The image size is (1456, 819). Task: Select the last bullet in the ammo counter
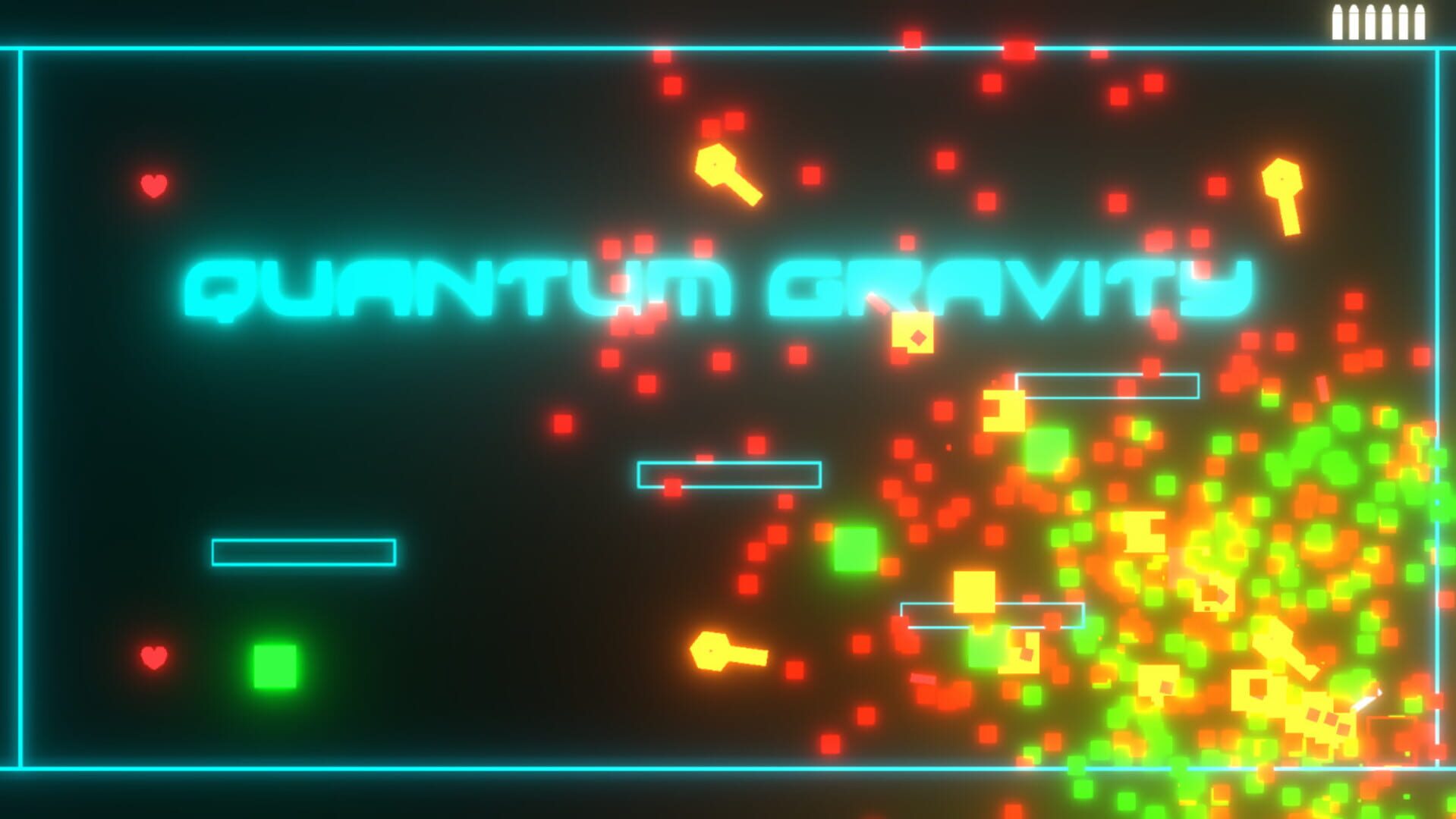[x=1420, y=21]
